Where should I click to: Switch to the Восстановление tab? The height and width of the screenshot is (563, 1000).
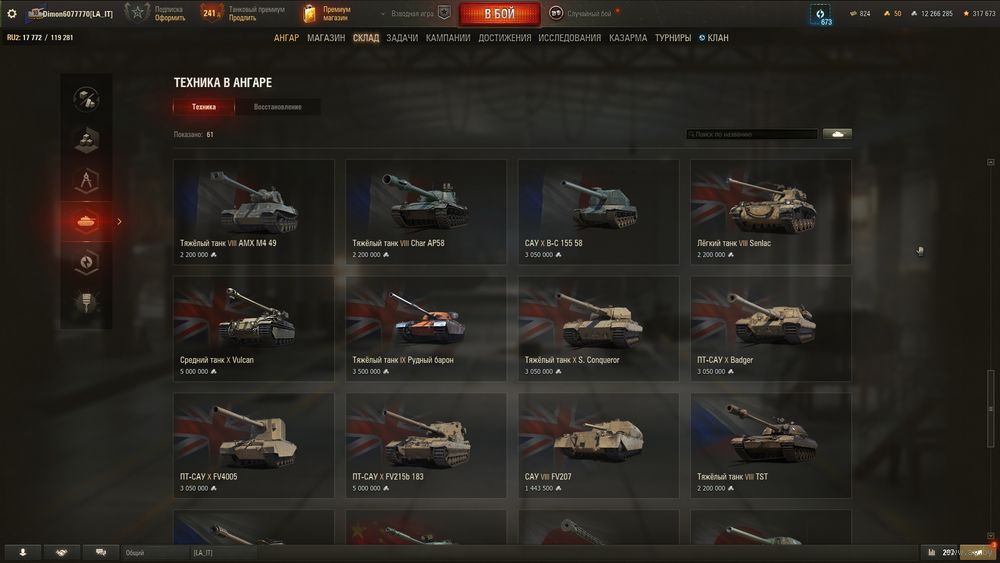277,107
